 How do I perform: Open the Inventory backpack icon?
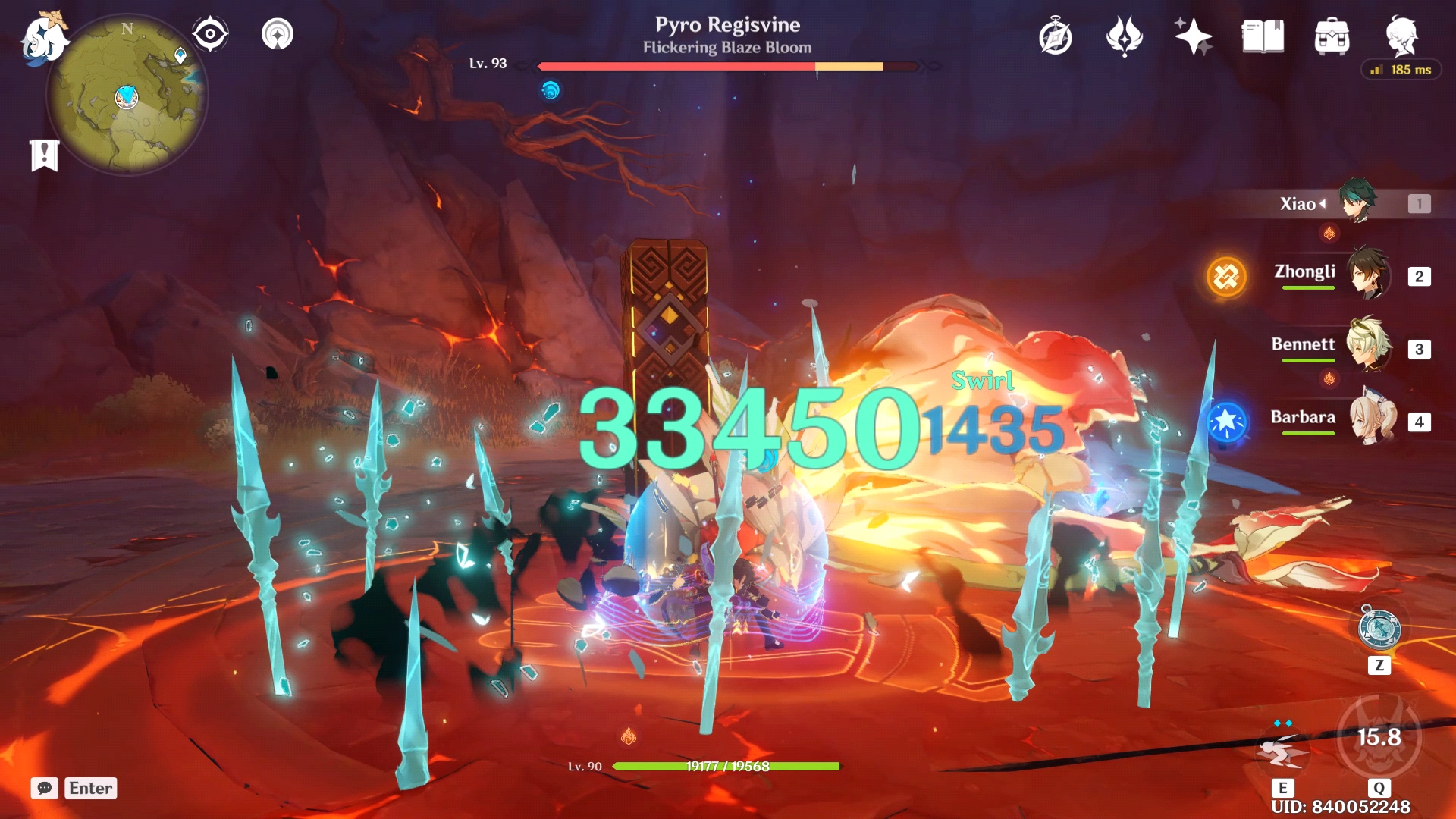point(1332,36)
